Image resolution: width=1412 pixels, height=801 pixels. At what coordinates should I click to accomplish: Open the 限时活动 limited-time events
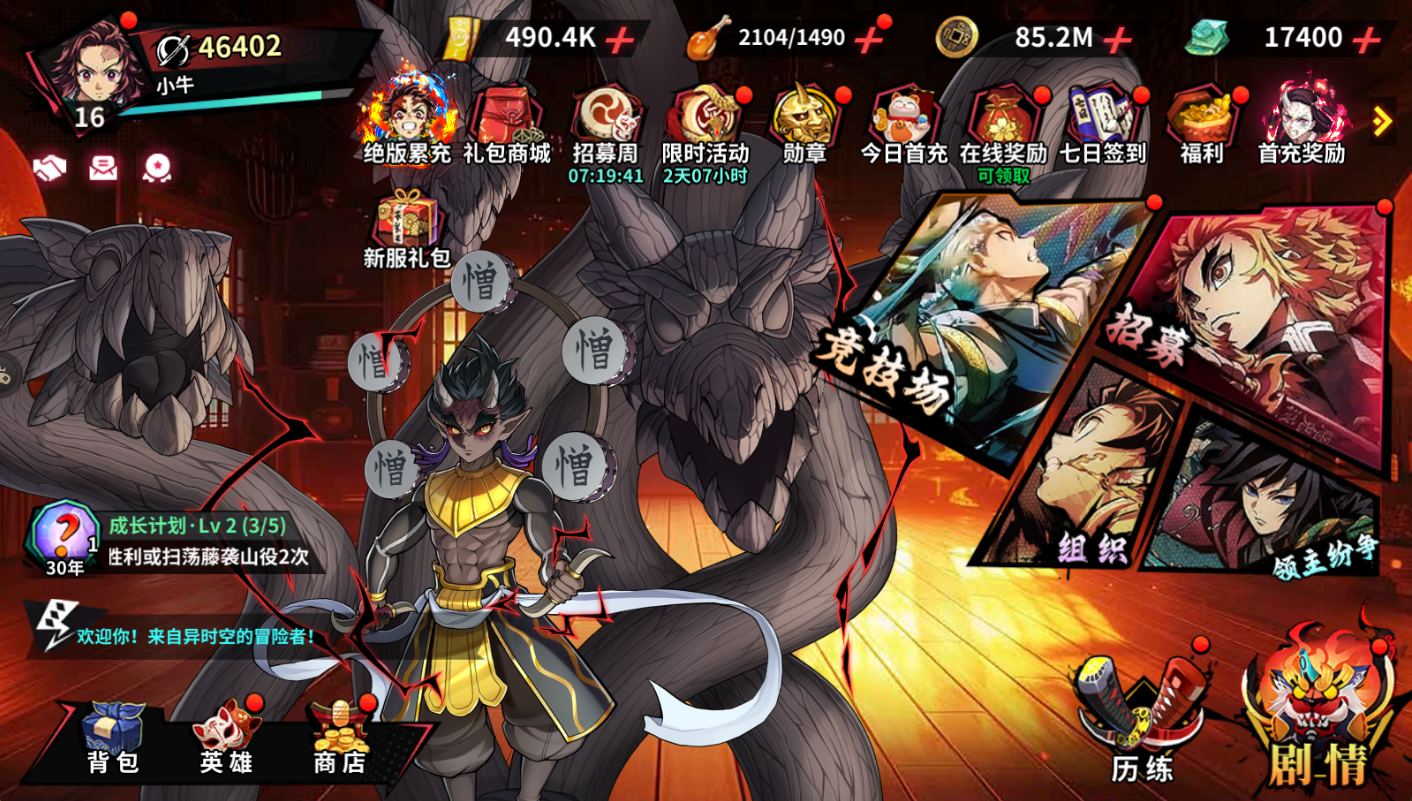point(705,127)
